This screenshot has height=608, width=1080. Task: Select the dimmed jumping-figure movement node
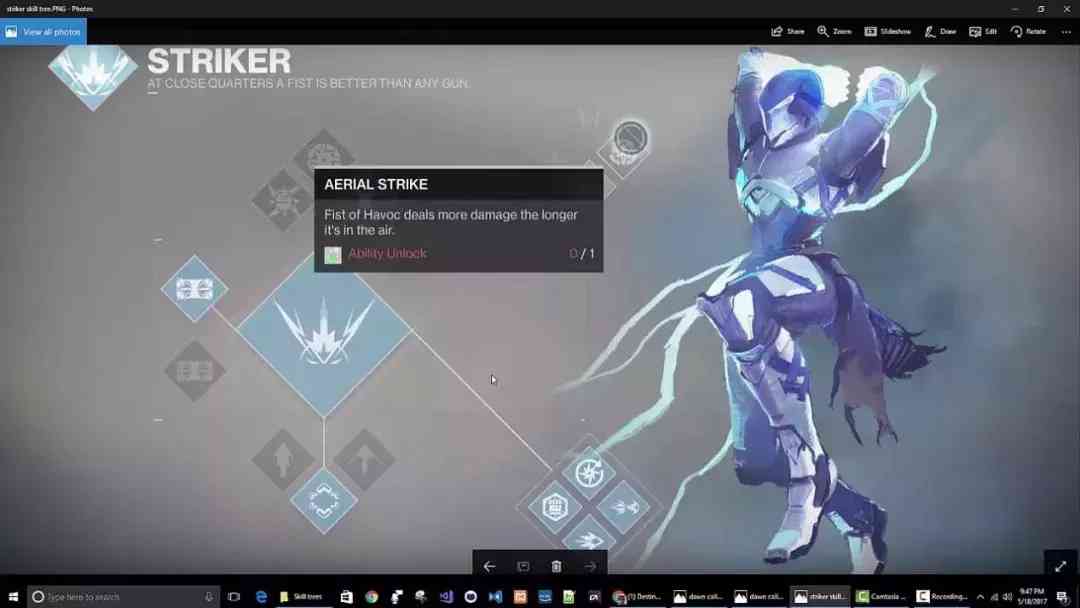[283, 460]
